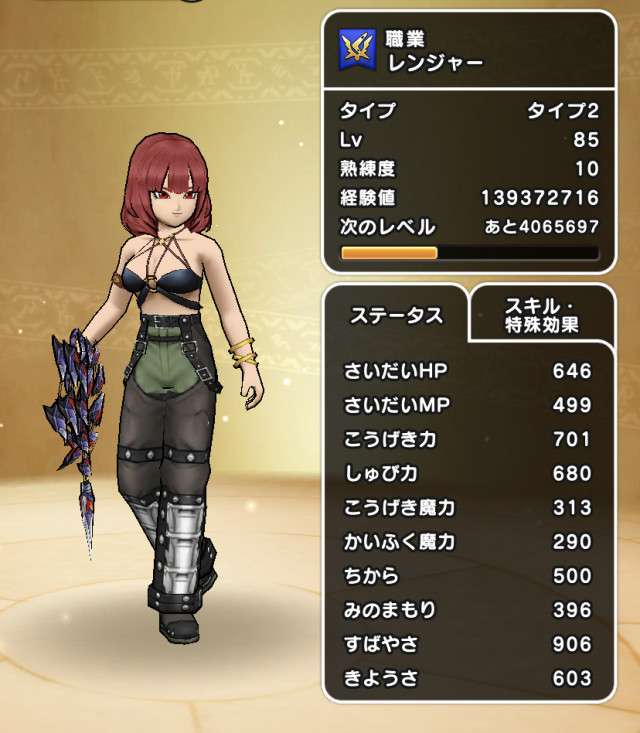Select the ステータス tab
640x733 pixels.
point(396,316)
